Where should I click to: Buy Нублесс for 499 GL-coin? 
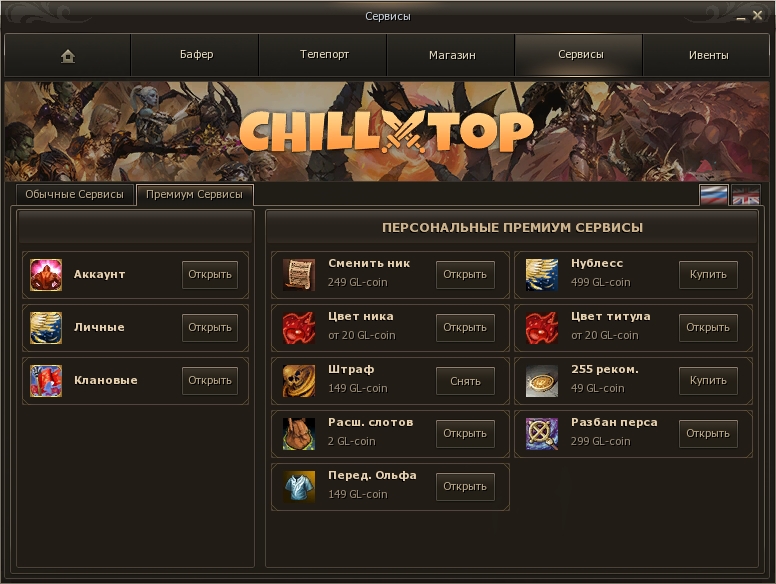click(708, 274)
